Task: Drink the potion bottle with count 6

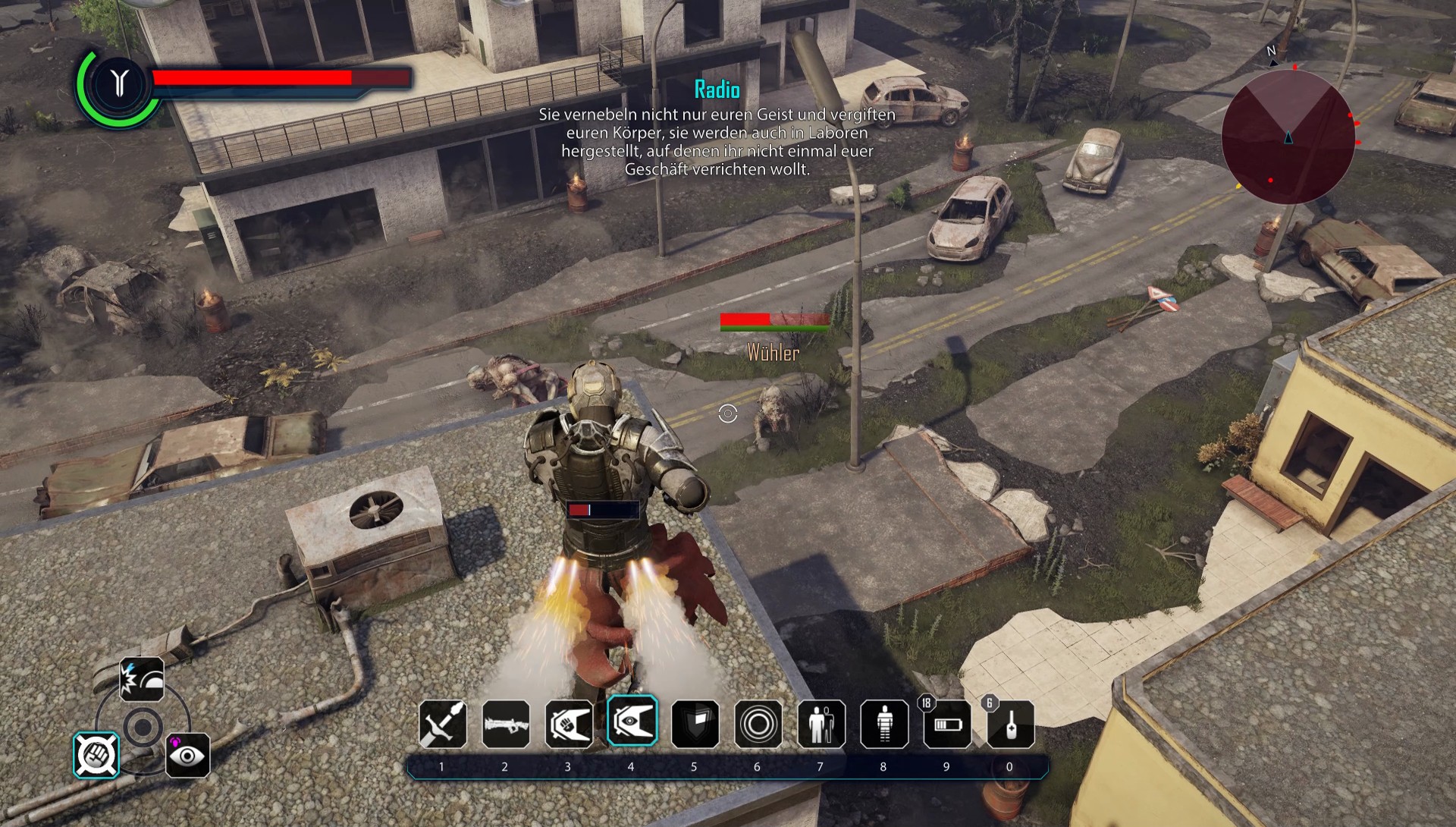Action: point(1010,724)
